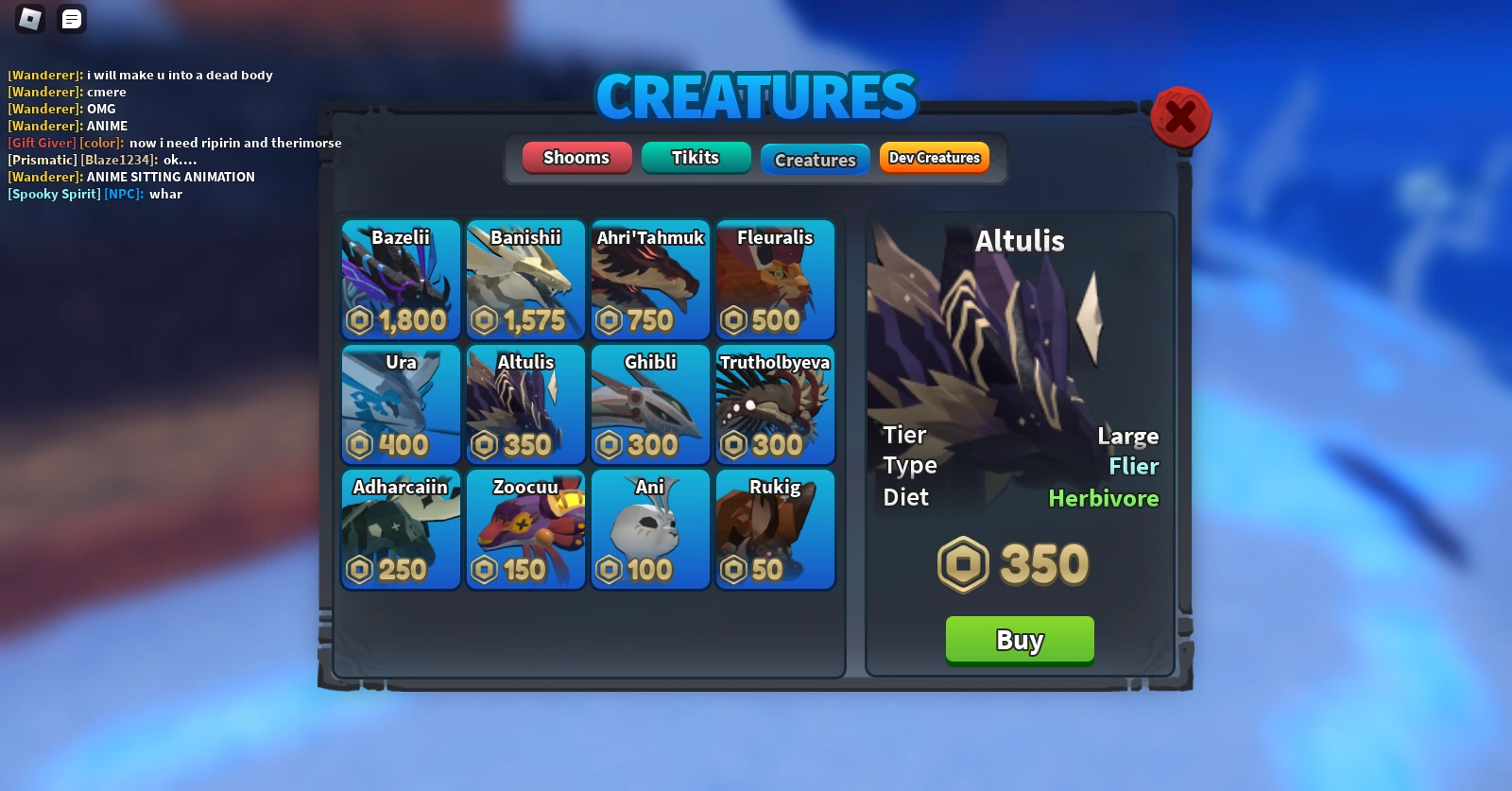The width and height of the screenshot is (1512, 791).
Task: Select the Bazelii creature card
Action: click(400, 280)
